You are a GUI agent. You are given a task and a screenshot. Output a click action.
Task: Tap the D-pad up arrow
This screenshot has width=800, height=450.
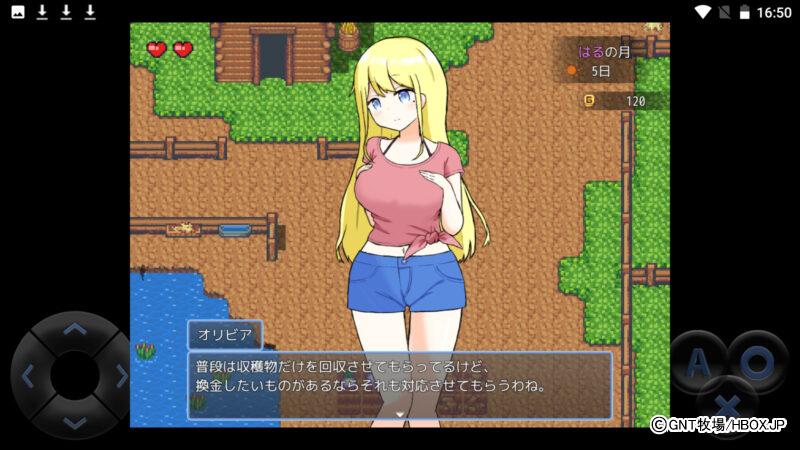tap(75, 329)
